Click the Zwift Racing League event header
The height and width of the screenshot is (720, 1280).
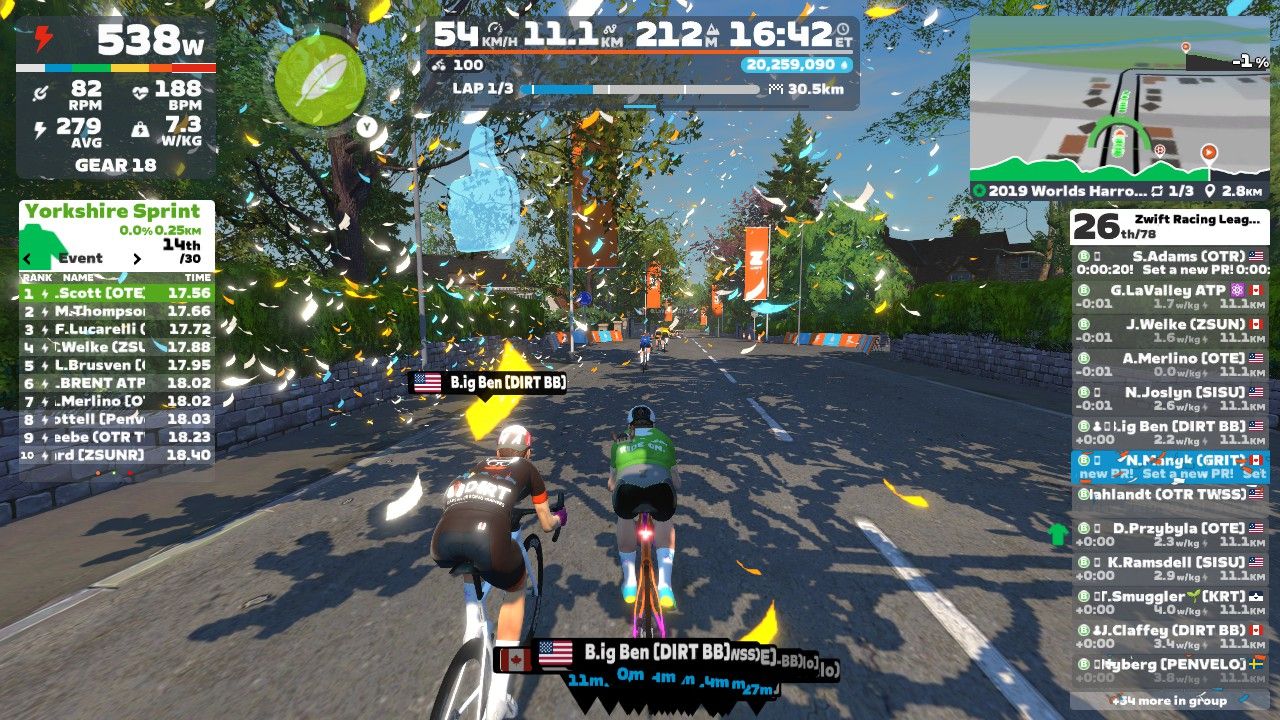(x=1168, y=225)
